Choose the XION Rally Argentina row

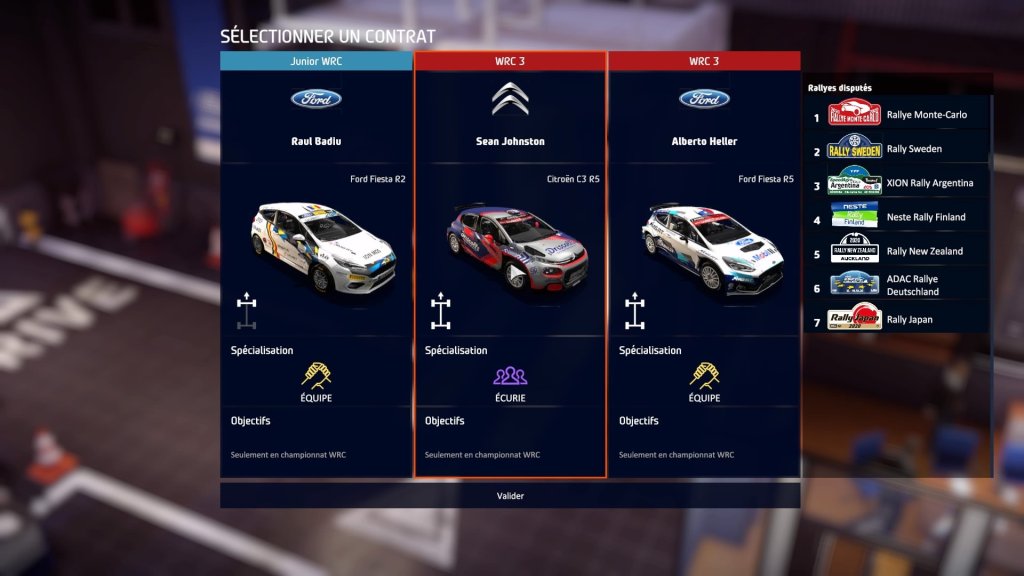point(900,183)
